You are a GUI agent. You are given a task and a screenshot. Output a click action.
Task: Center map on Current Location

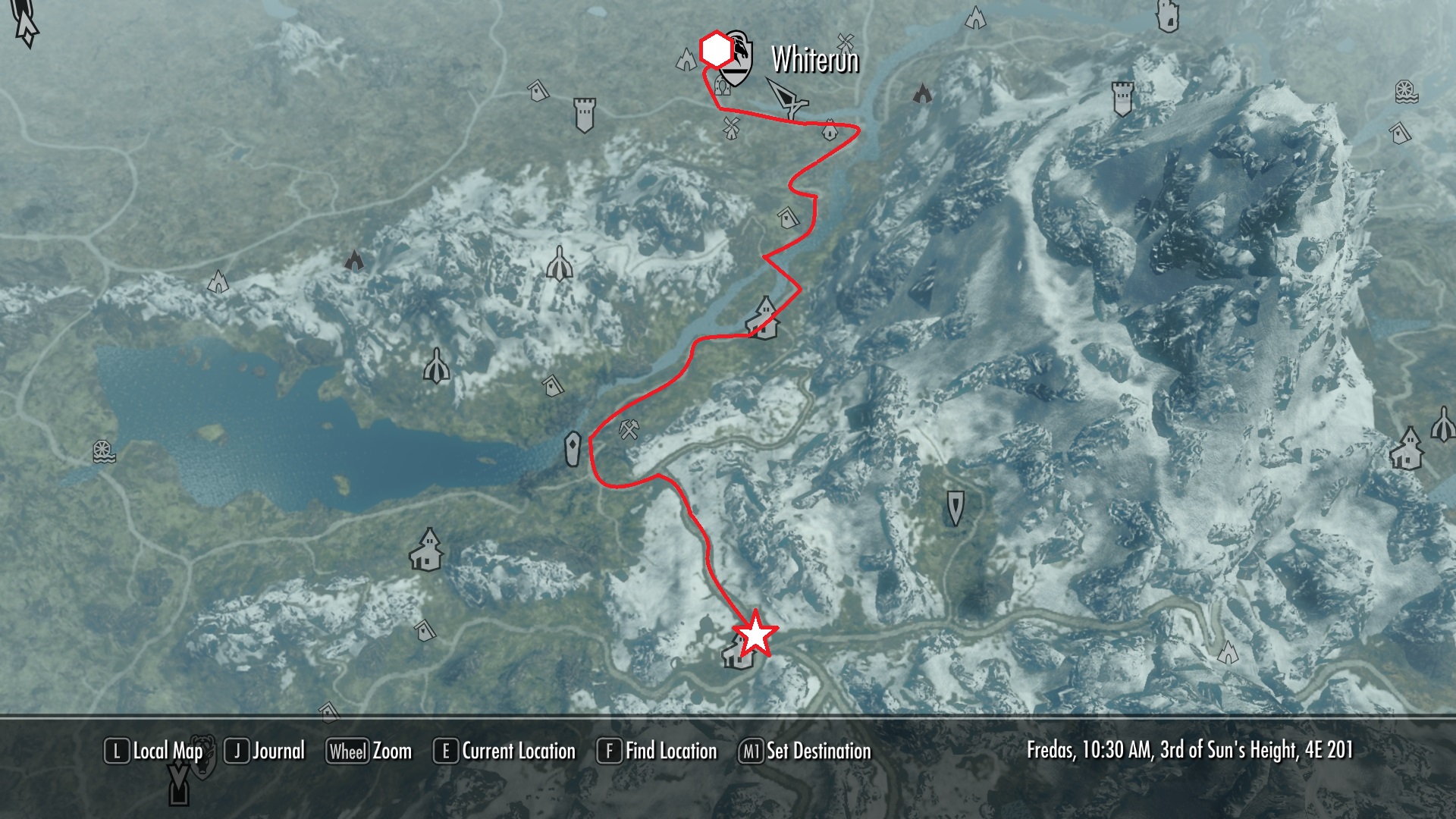tap(505, 752)
